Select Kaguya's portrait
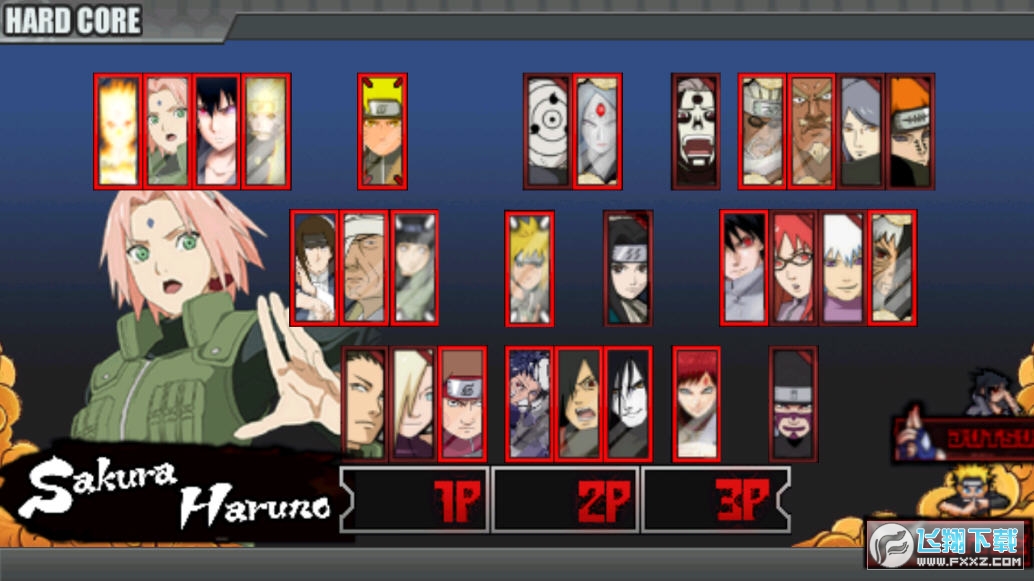The height and width of the screenshot is (581, 1034). [597, 131]
